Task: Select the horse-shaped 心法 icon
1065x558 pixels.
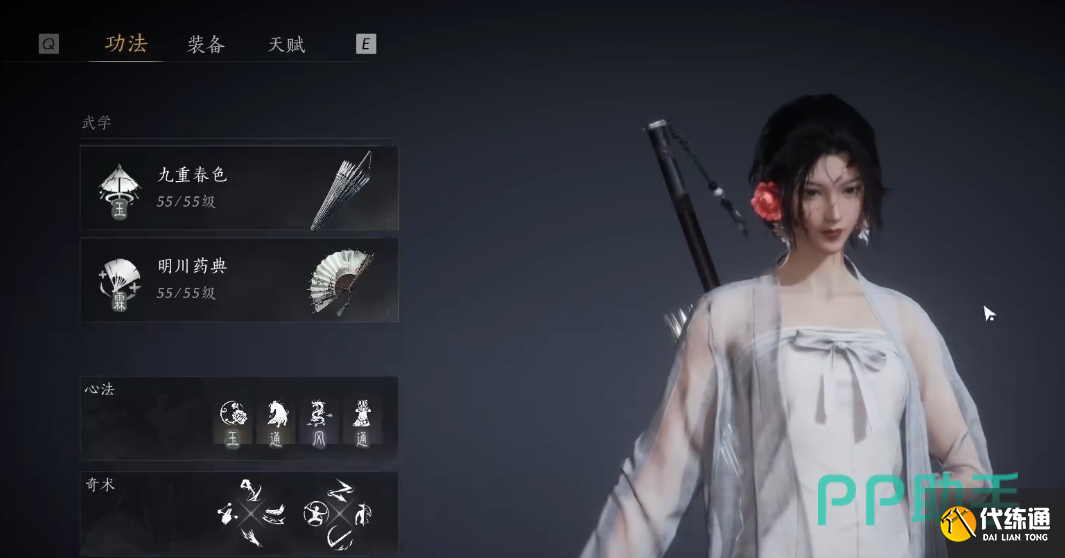Action: coord(276,422)
